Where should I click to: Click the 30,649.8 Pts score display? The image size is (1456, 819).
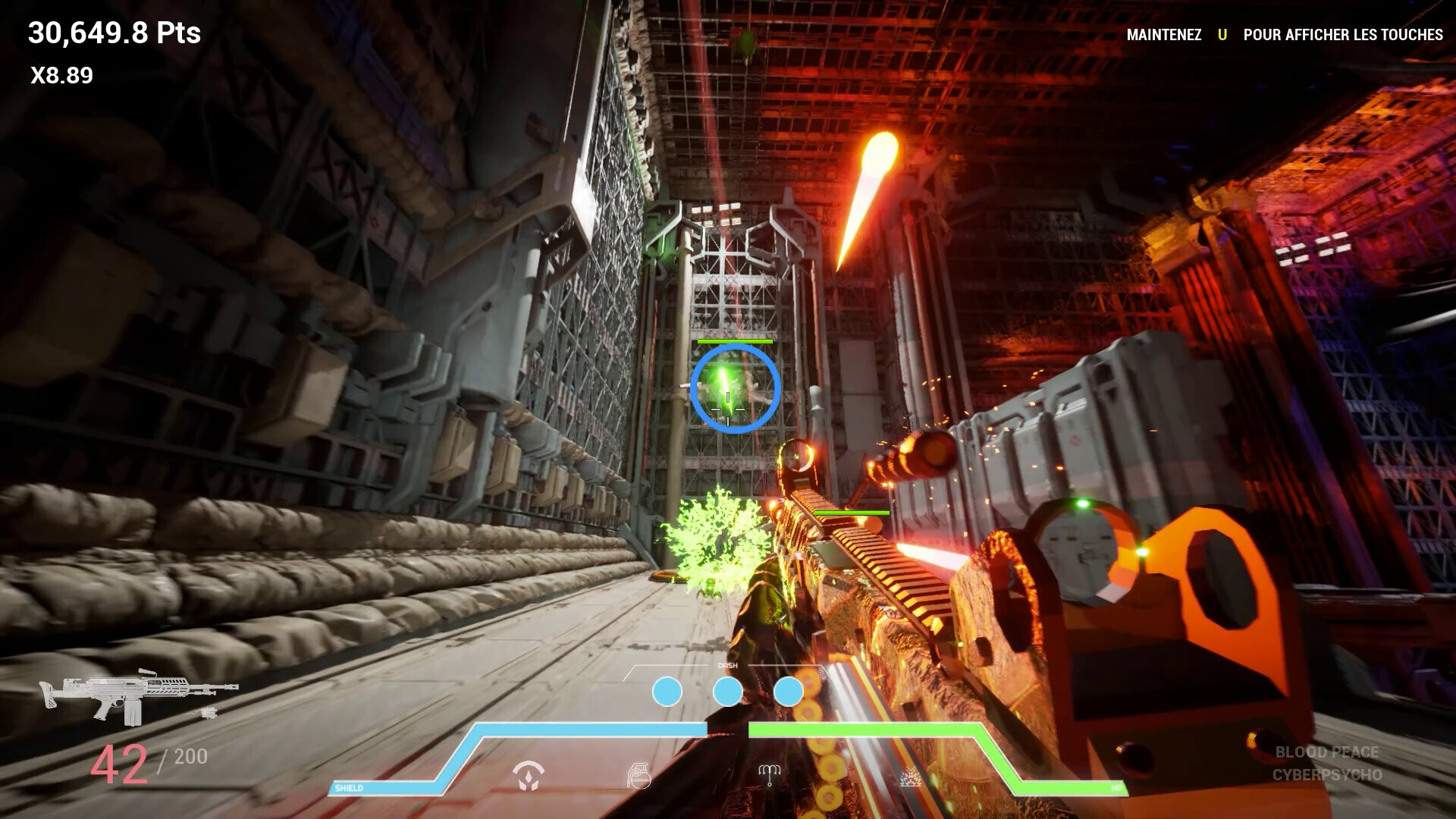coord(114,33)
